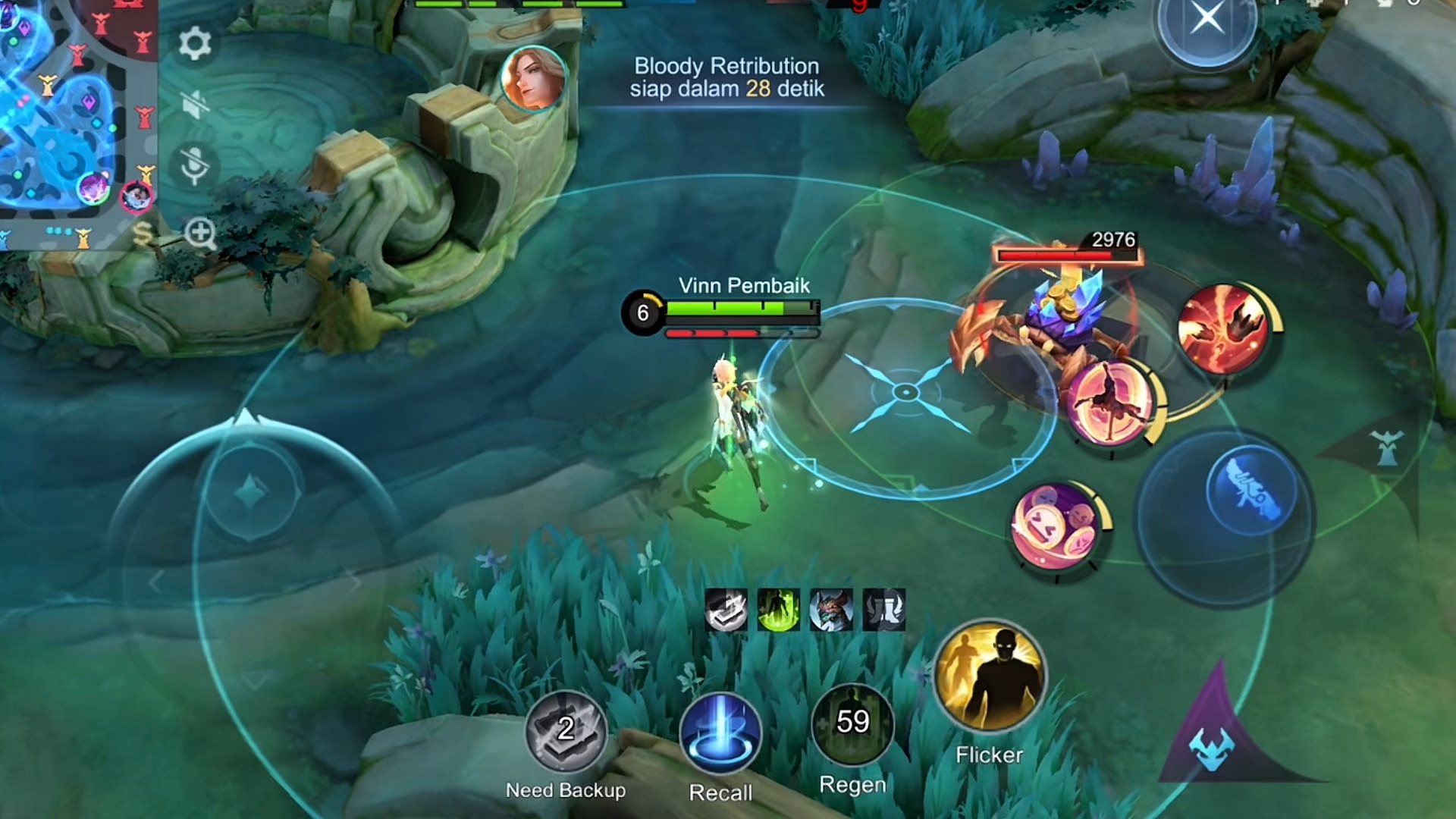Activate the red fiery skill icon
The width and height of the screenshot is (1456, 819).
1223,329
